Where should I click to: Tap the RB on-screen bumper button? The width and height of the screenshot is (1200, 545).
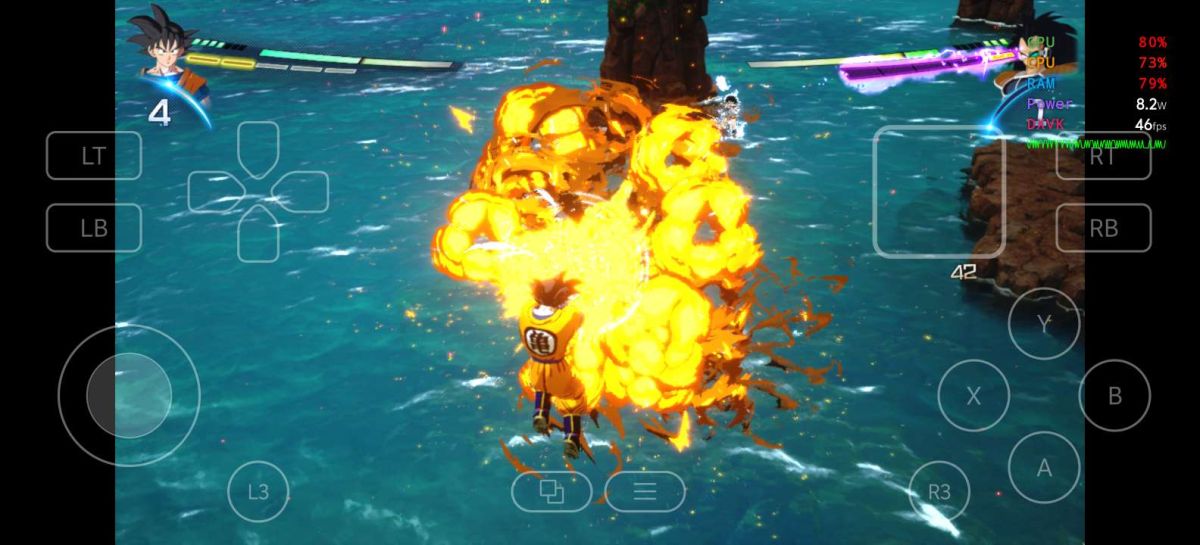1103,228
